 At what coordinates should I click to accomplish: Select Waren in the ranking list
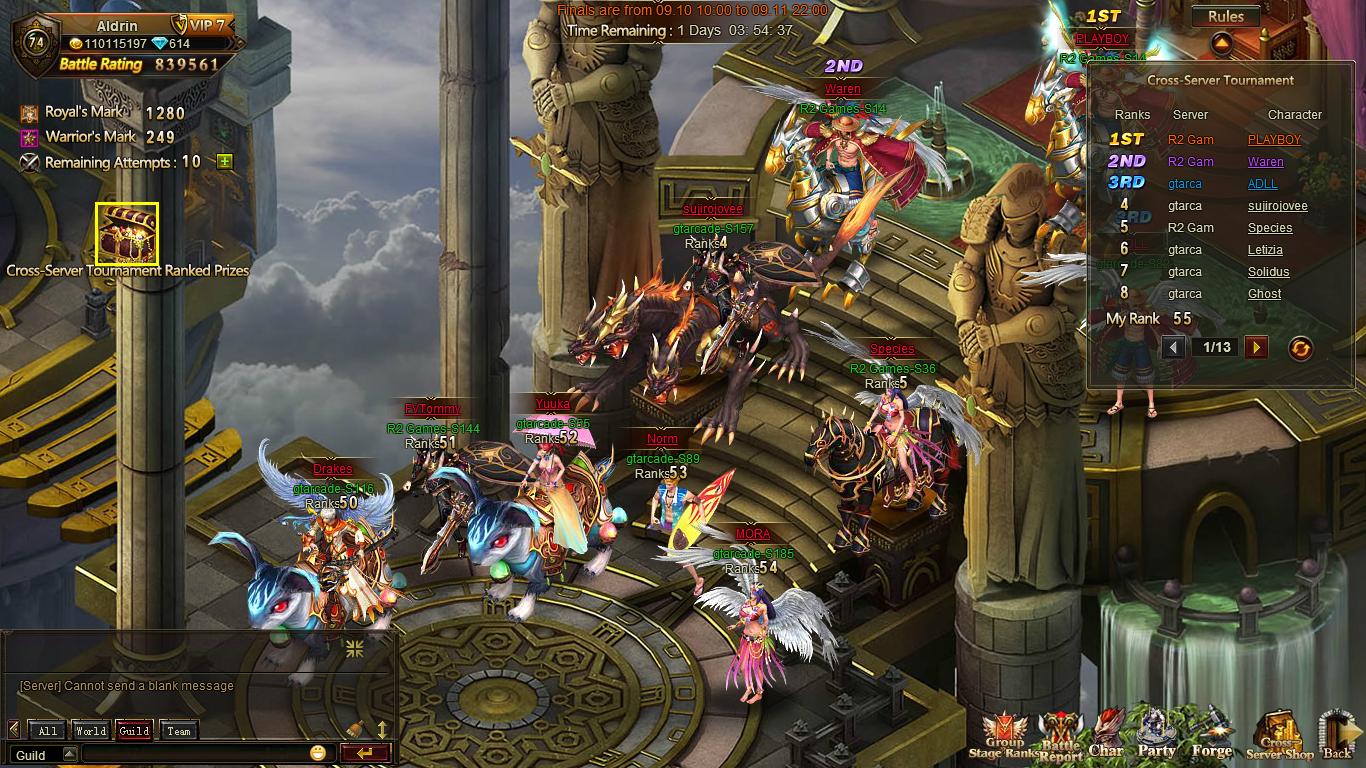pos(1265,162)
